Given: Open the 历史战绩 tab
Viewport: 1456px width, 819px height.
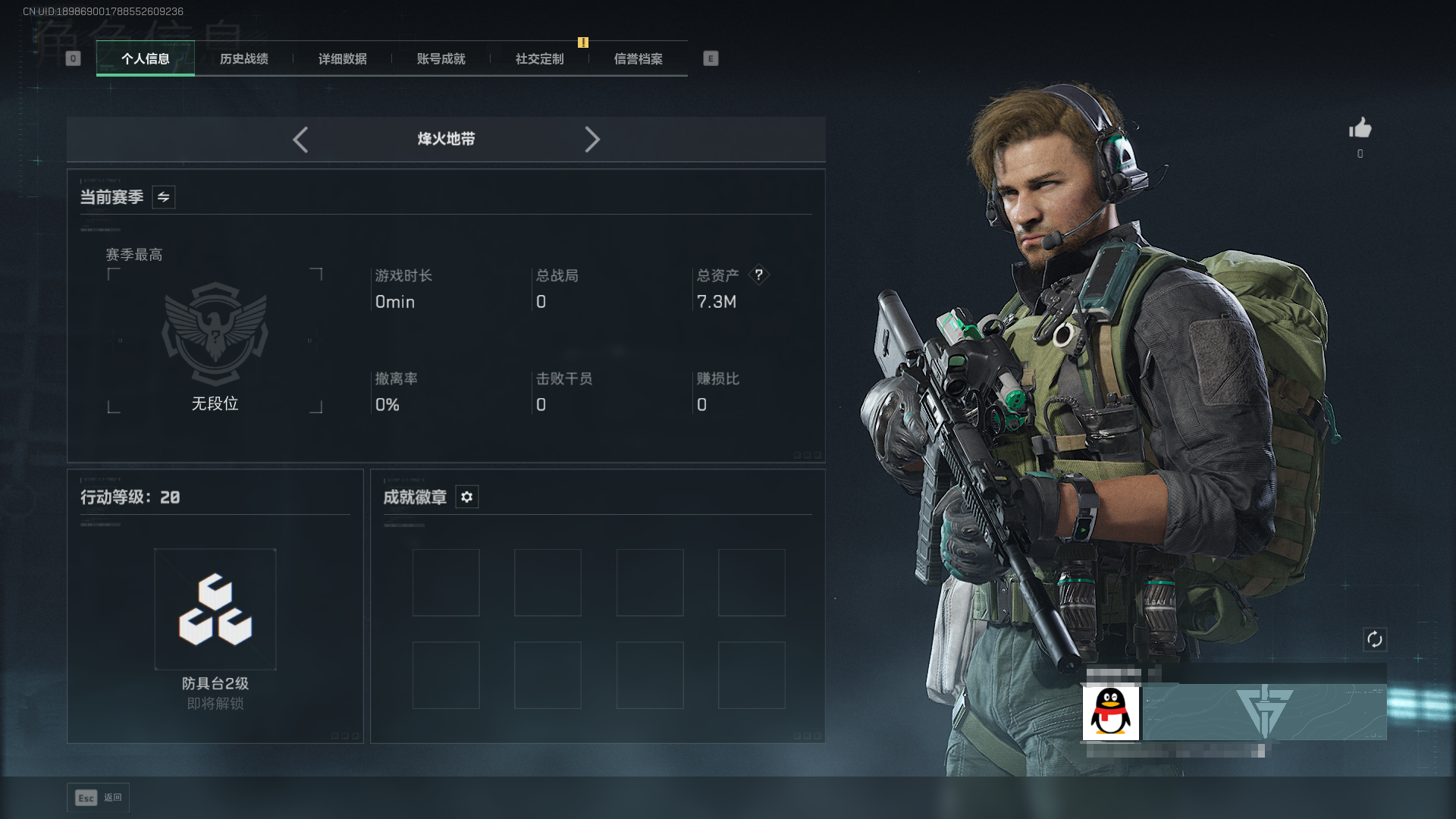Looking at the screenshot, I should (244, 58).
